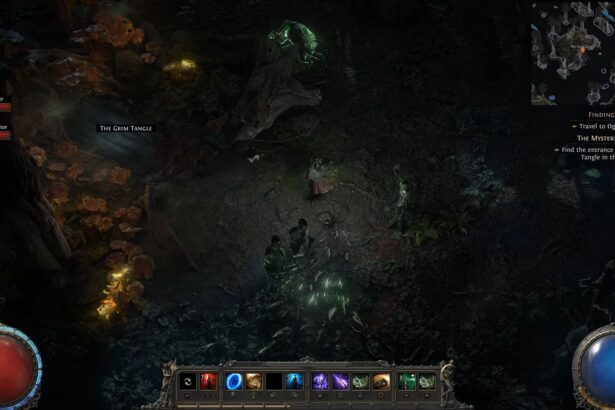
Task: Use the tan claw skill icon
Action: 254,381
